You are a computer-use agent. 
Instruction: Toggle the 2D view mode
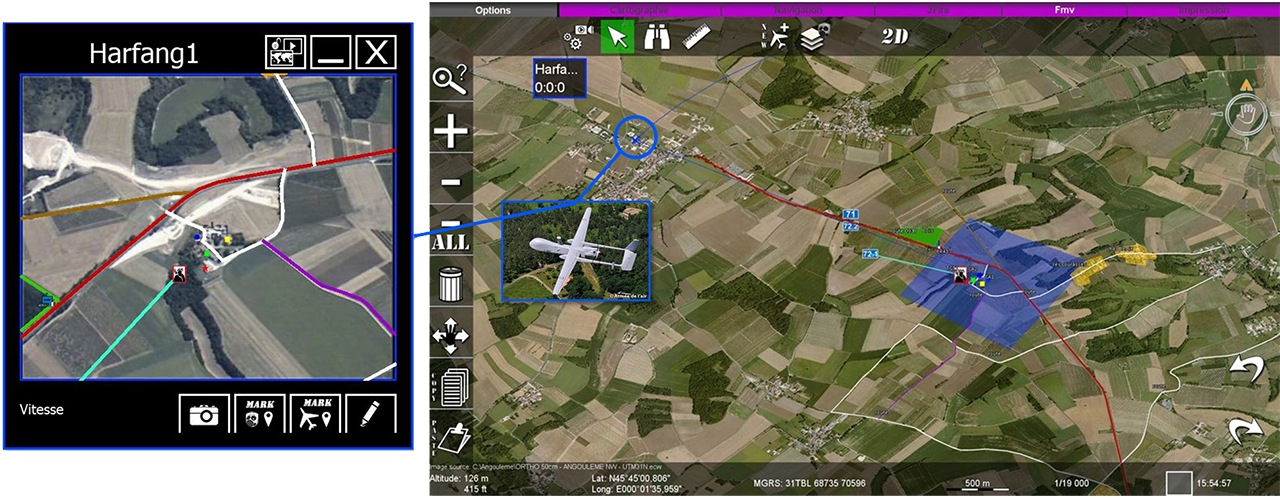pos(896,37)
